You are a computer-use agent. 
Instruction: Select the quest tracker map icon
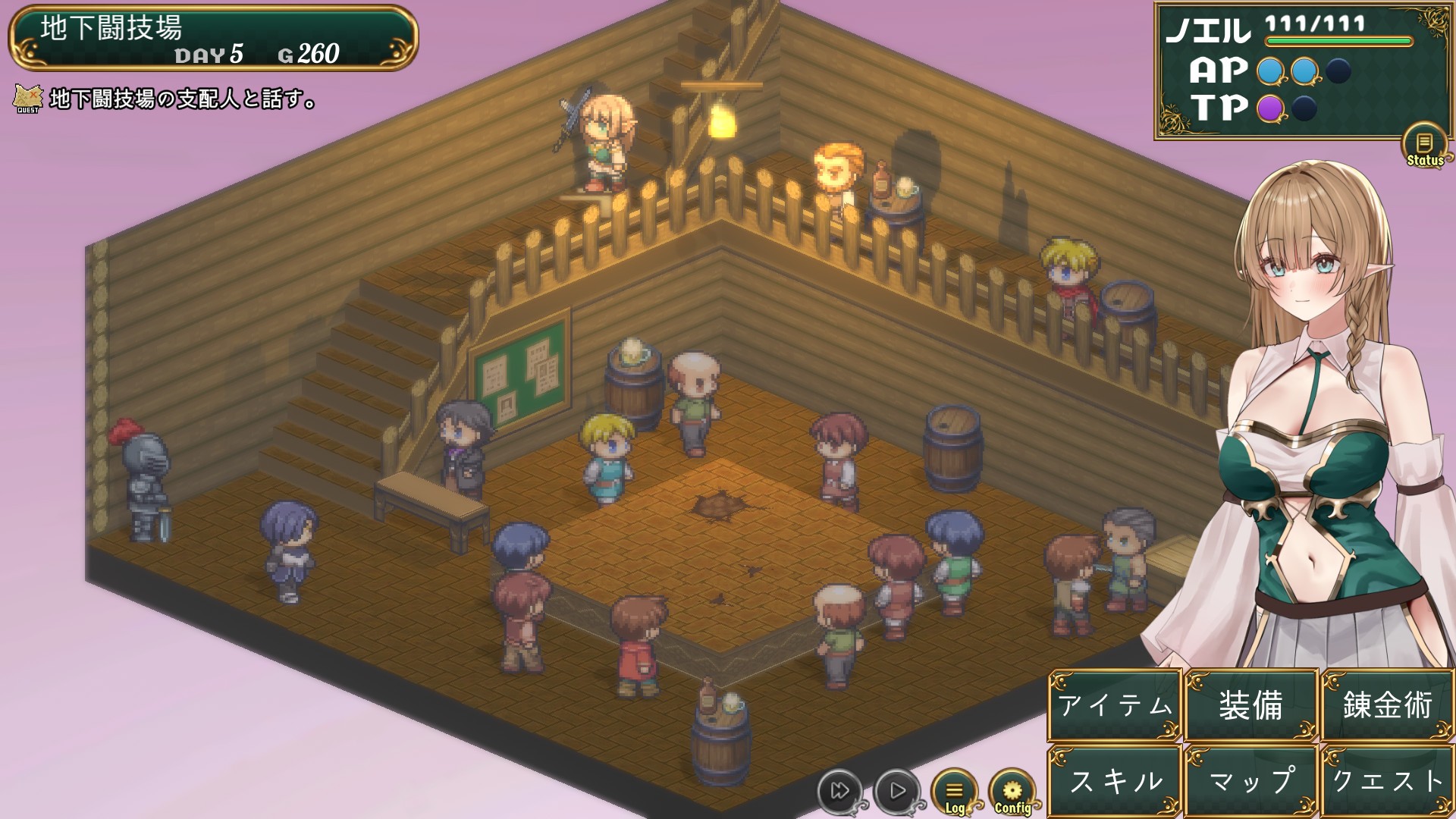[x=28, y=99]
